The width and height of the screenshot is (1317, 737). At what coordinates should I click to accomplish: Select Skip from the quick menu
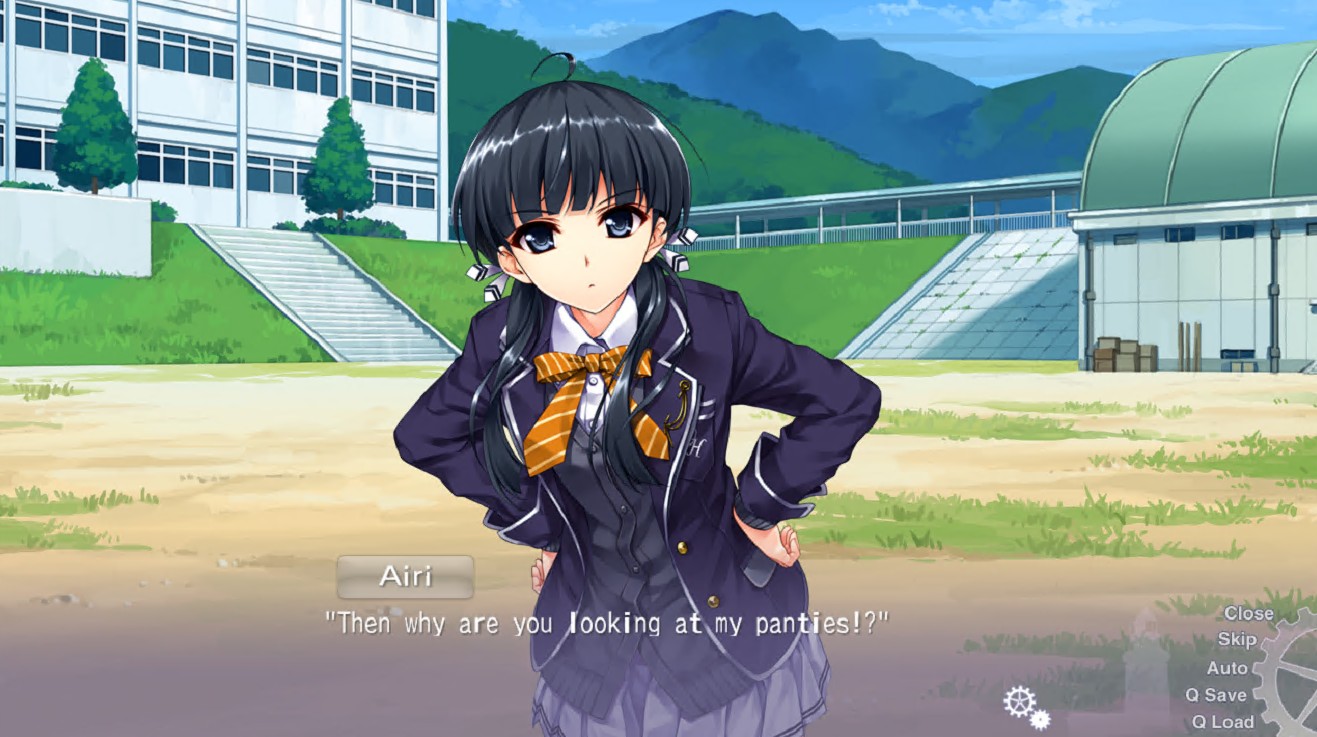(1239, 640)
